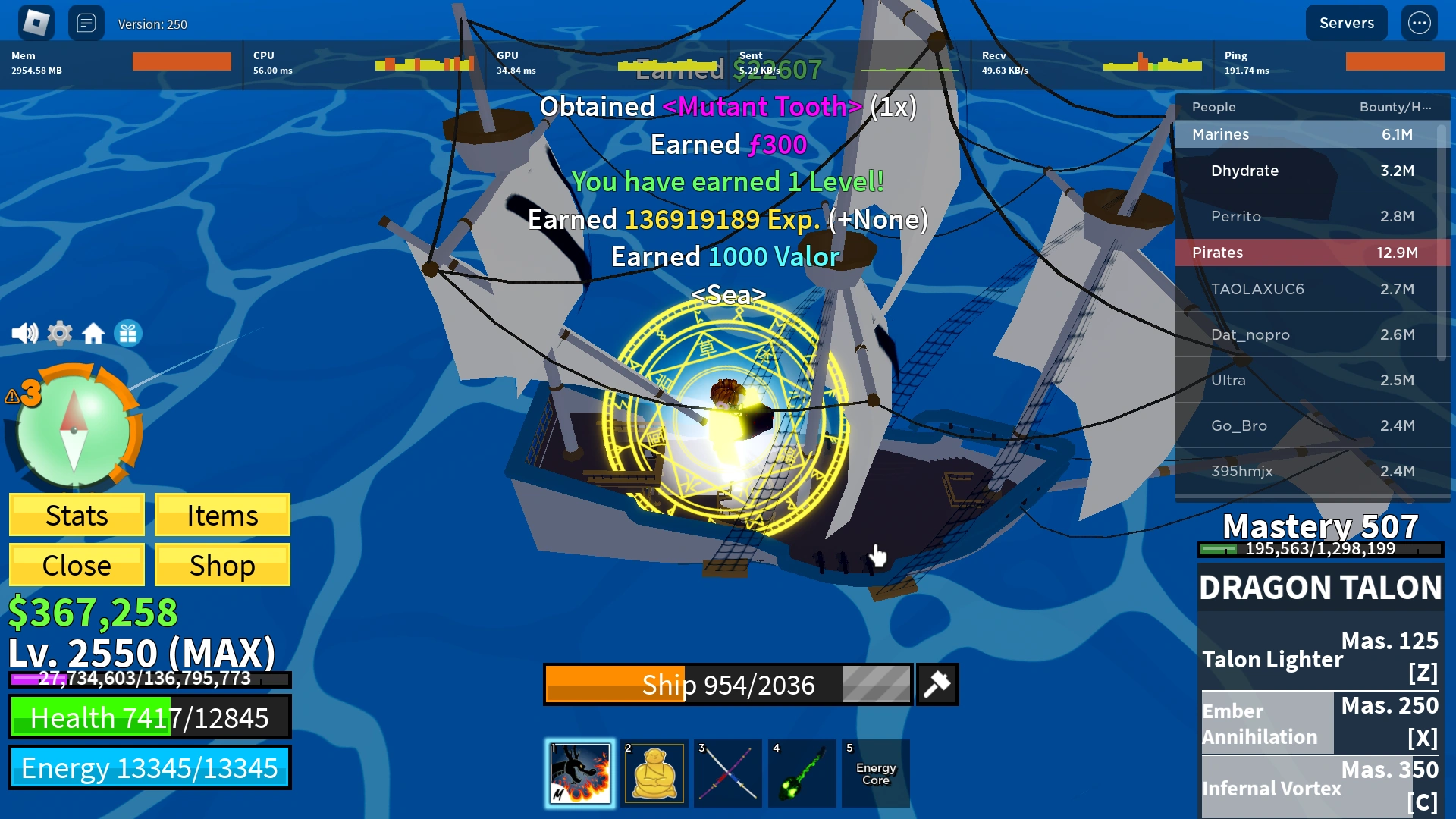Select the Energy Core in slot 5

coord(876,773)
